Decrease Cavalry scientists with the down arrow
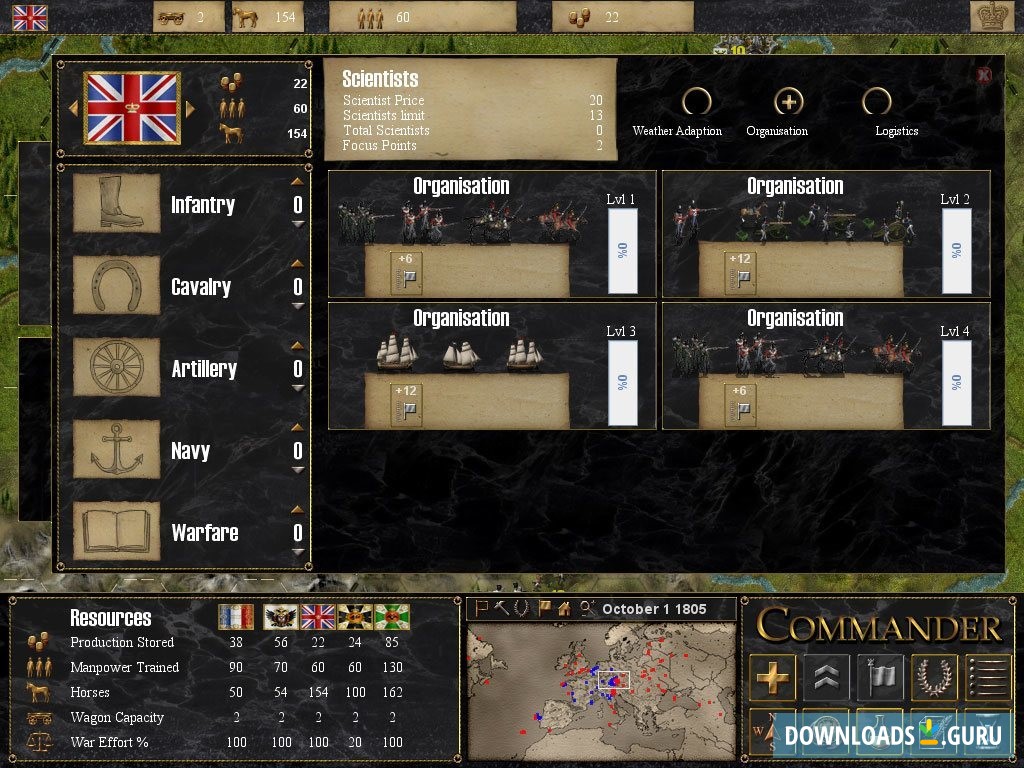 (297, 306)
